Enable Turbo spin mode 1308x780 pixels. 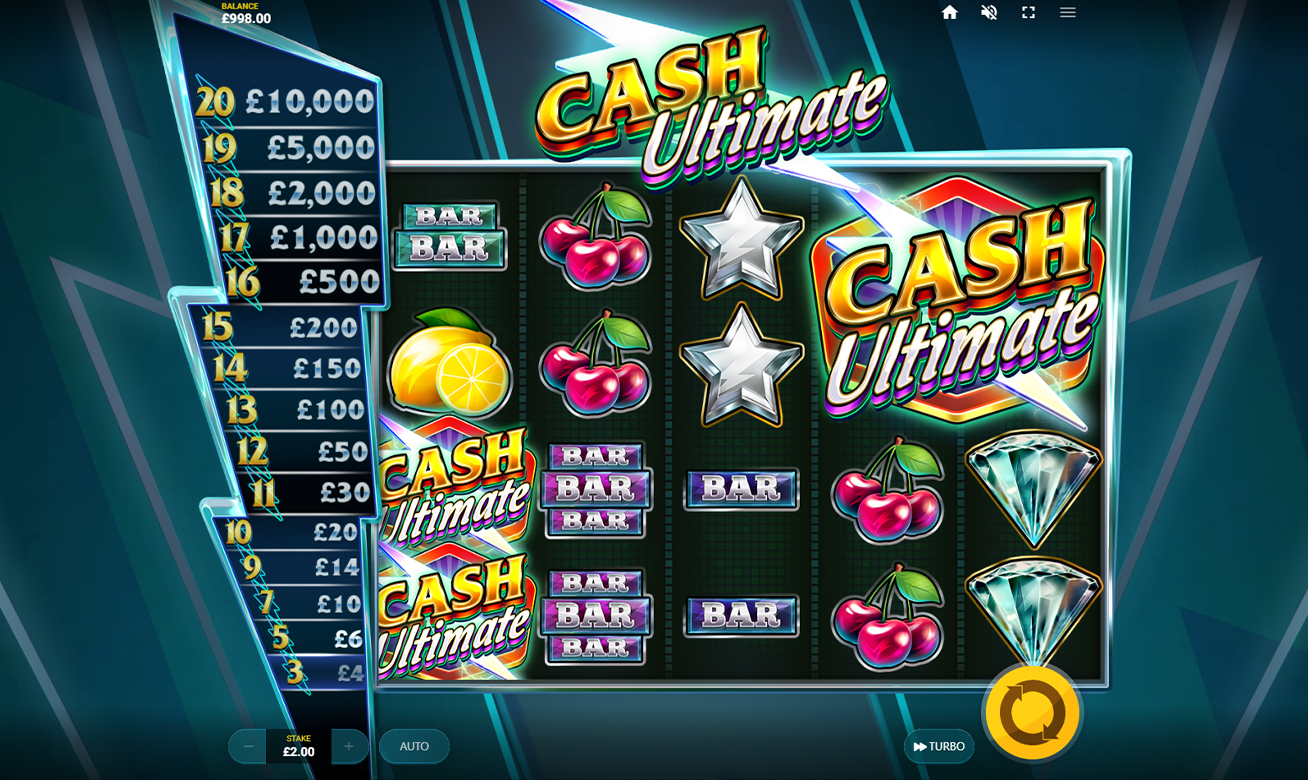[x=939, y=746]
